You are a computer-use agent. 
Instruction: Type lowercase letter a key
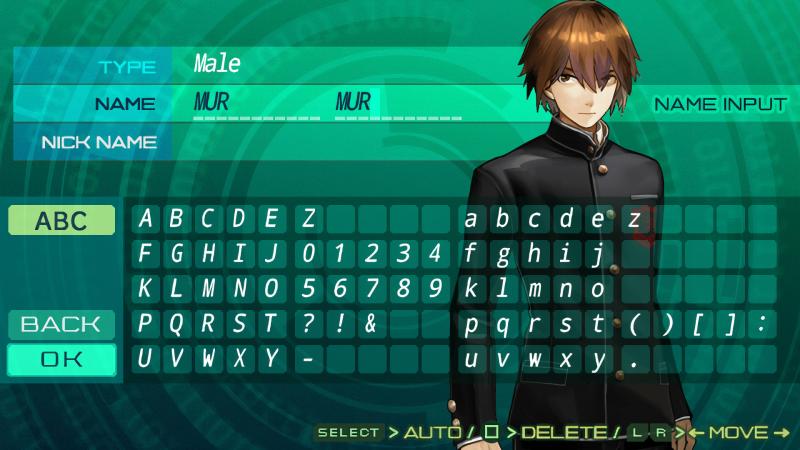(x=471, y=219)
